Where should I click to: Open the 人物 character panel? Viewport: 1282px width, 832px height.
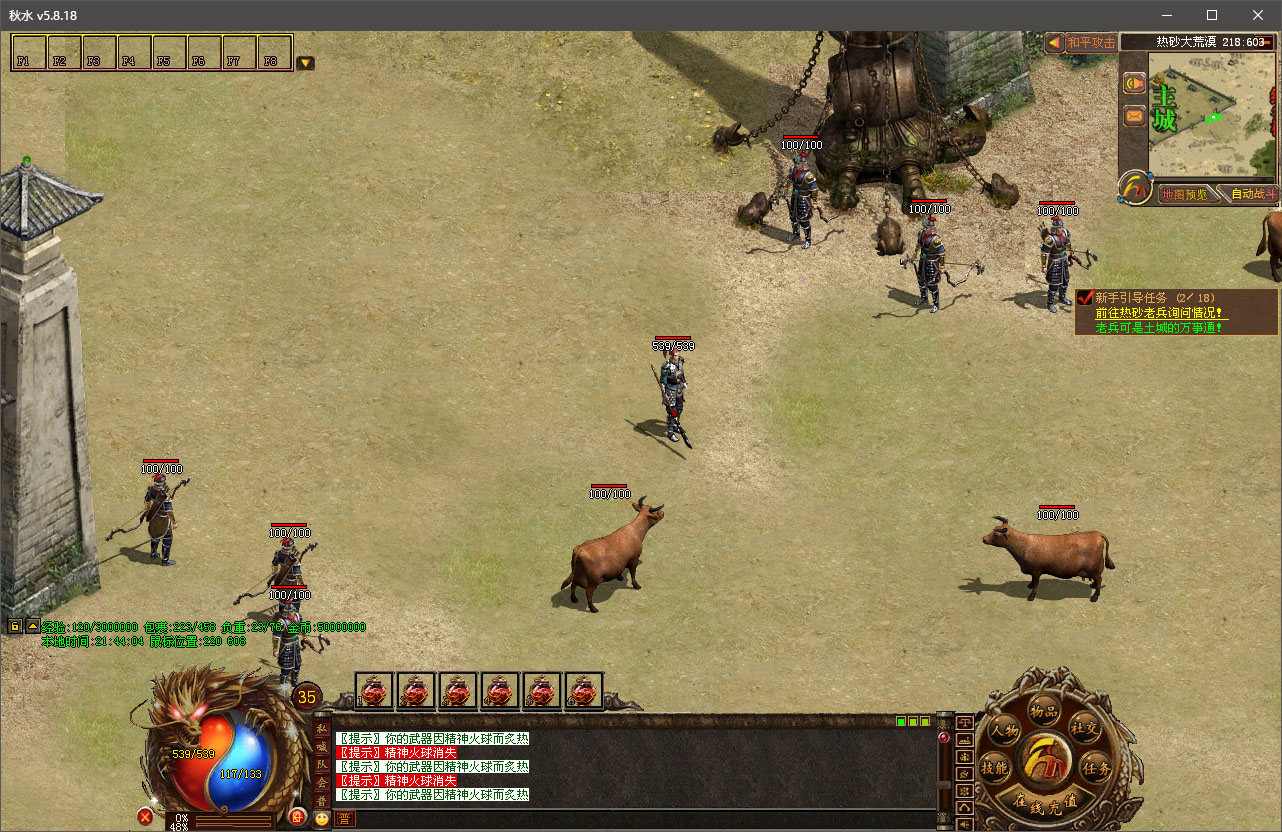click(1002, 731)
